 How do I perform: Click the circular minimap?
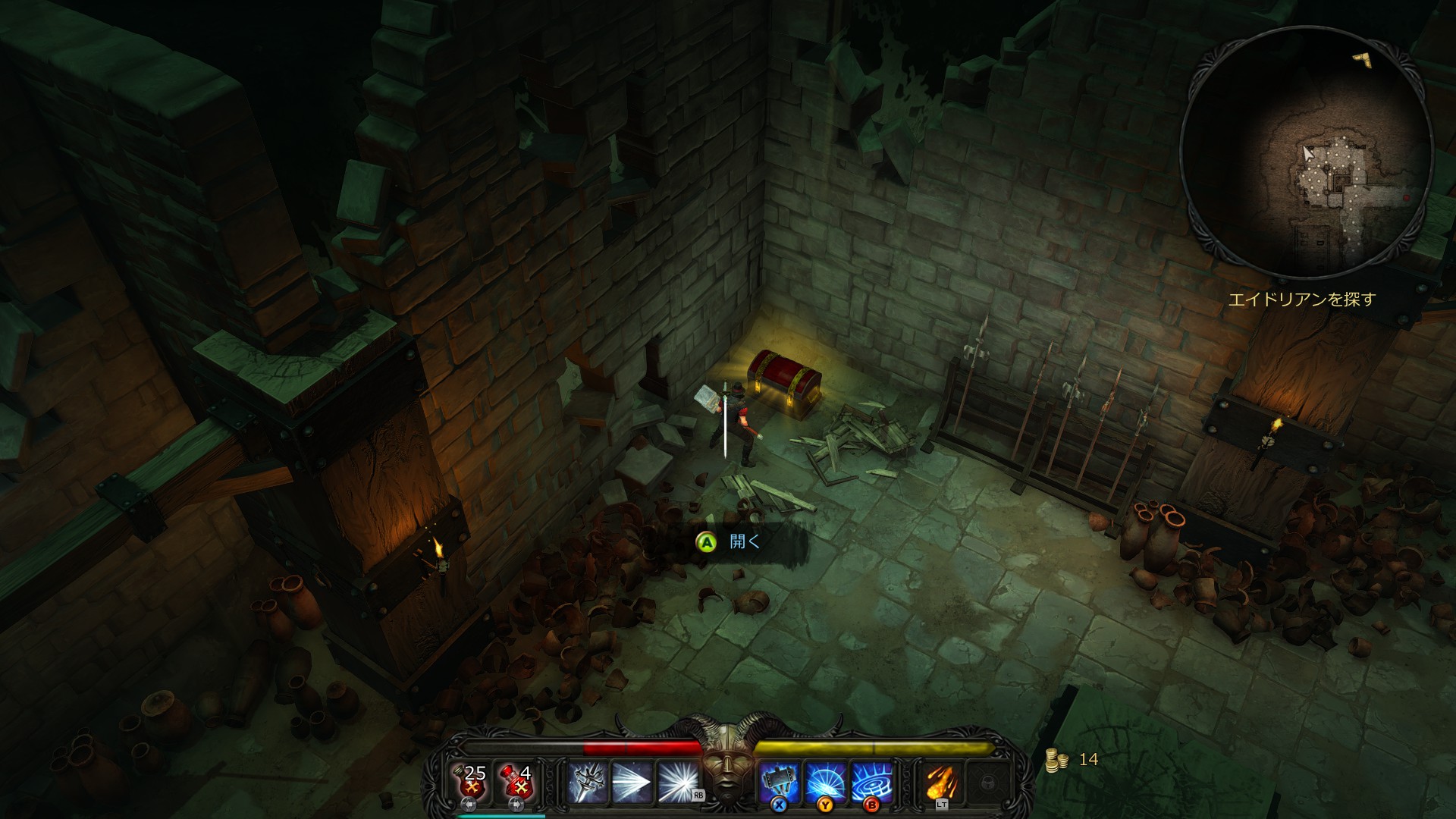coord(1306,153)
